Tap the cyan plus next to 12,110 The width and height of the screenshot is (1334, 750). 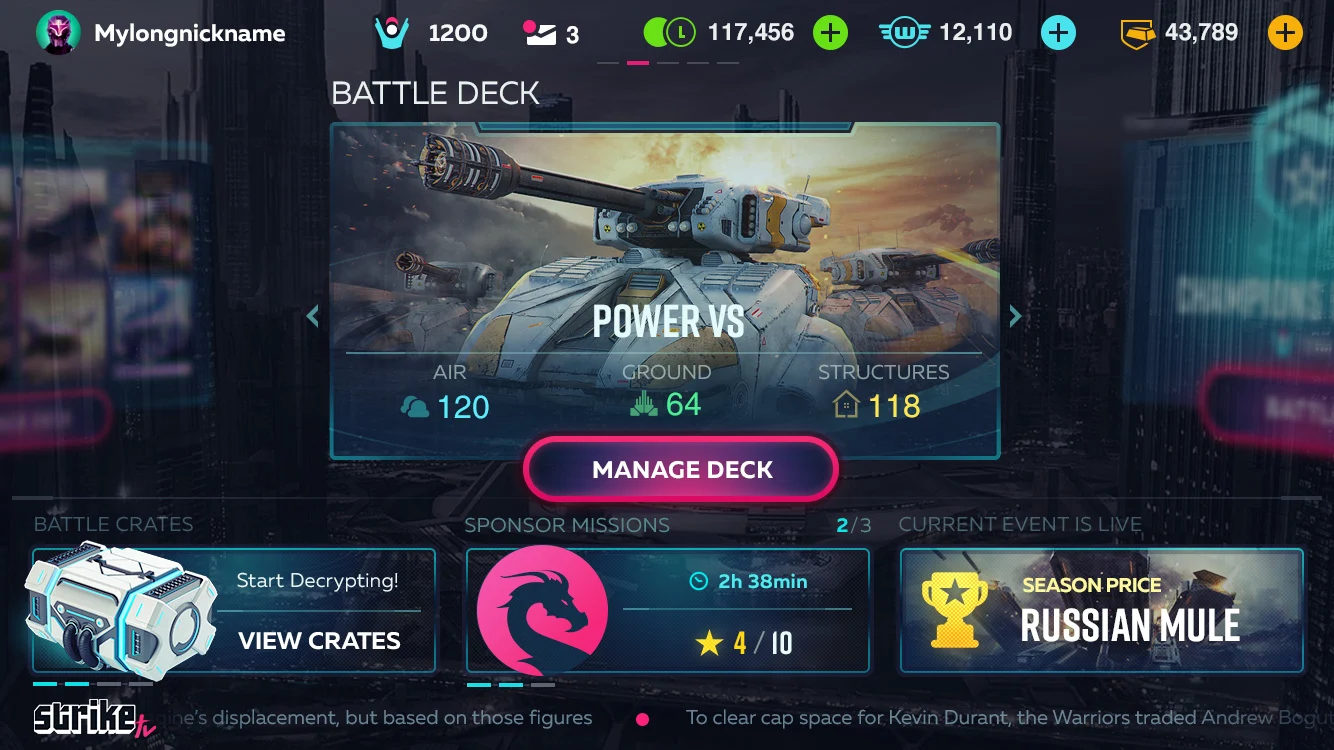(1058, 33)
